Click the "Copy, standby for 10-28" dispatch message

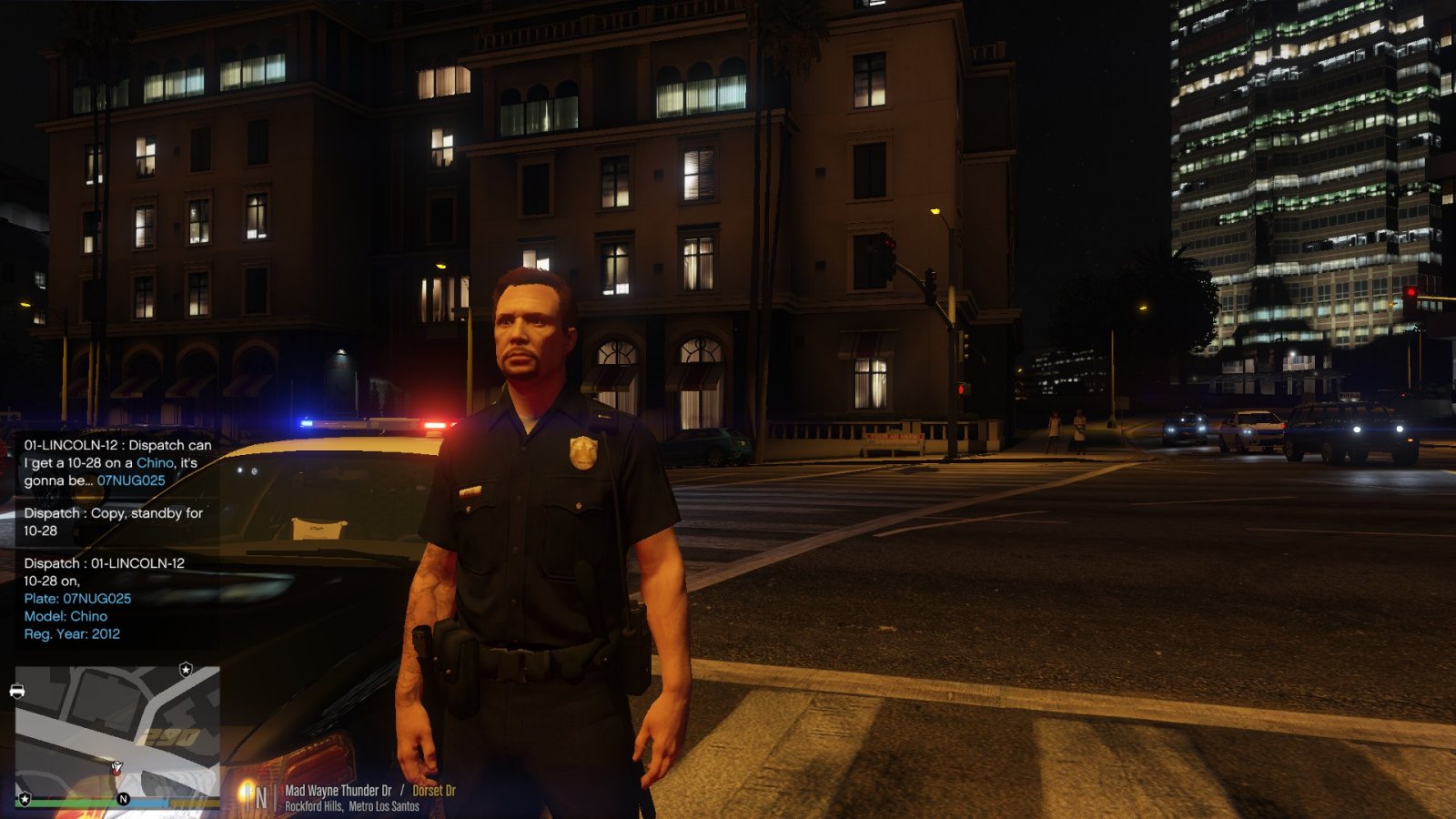tap(113, 521)
